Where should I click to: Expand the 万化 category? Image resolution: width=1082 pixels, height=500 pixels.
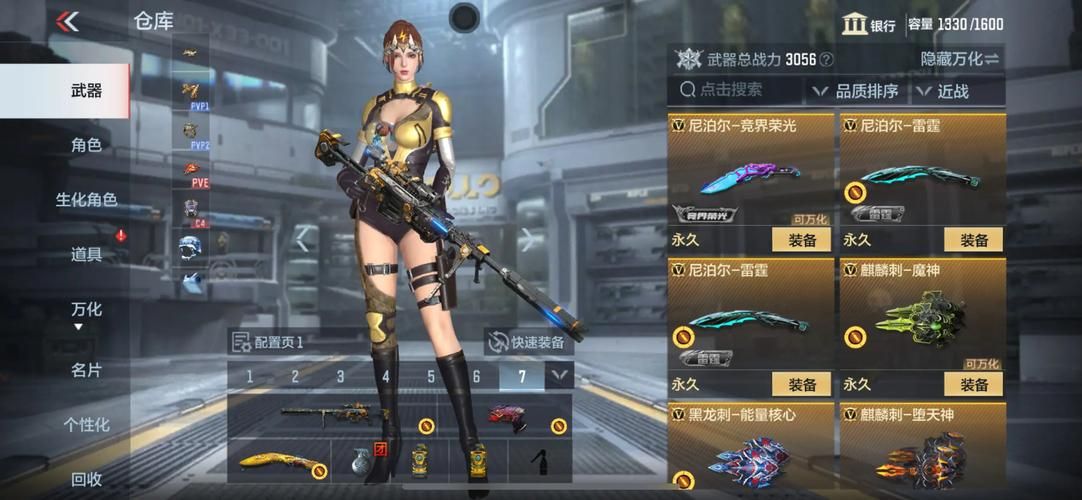point(86,312)
